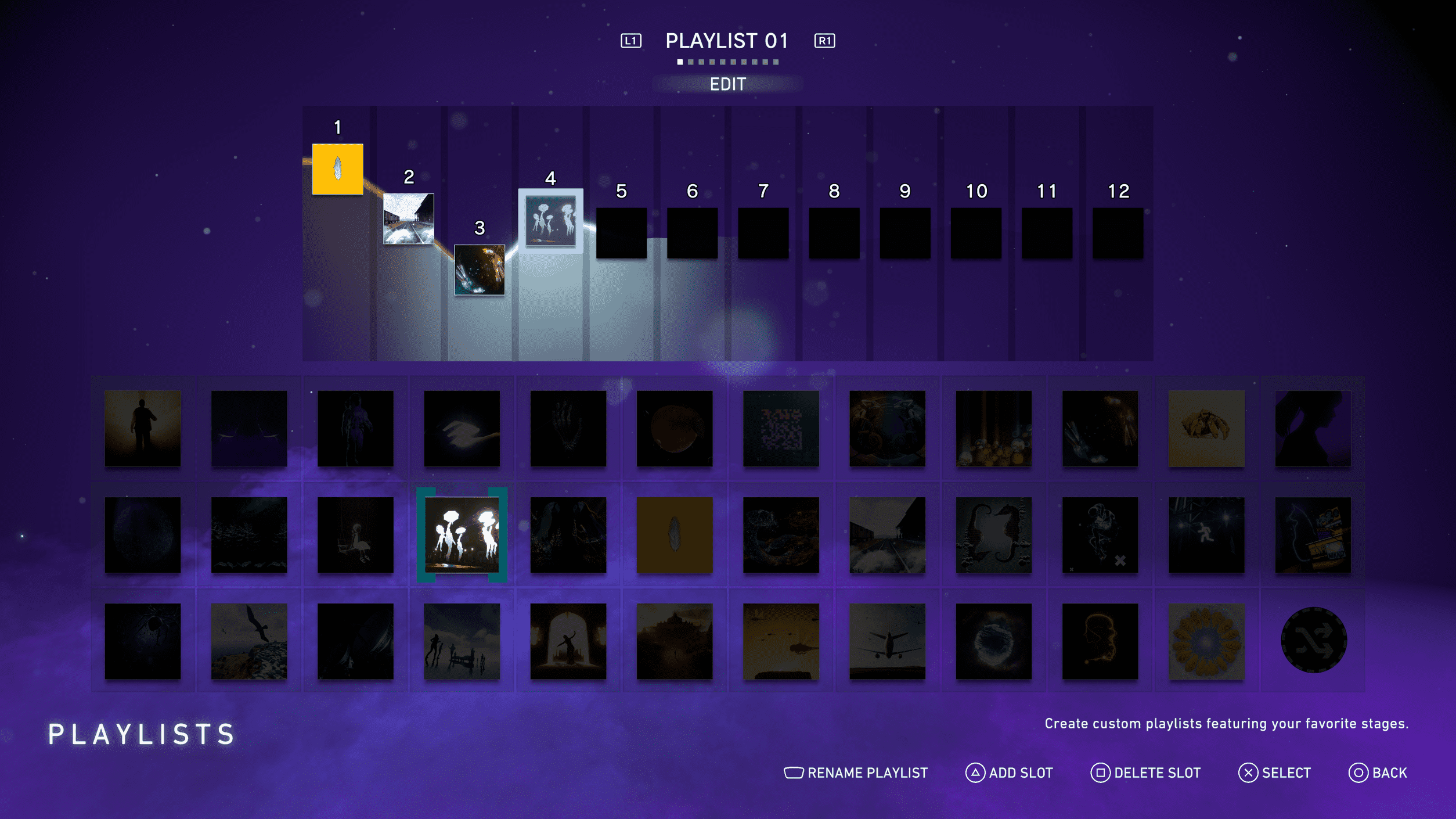This screenshot has height=819, width=1456.
Task: Open the playlist EDIT option
Action: [x=727, y=84]
